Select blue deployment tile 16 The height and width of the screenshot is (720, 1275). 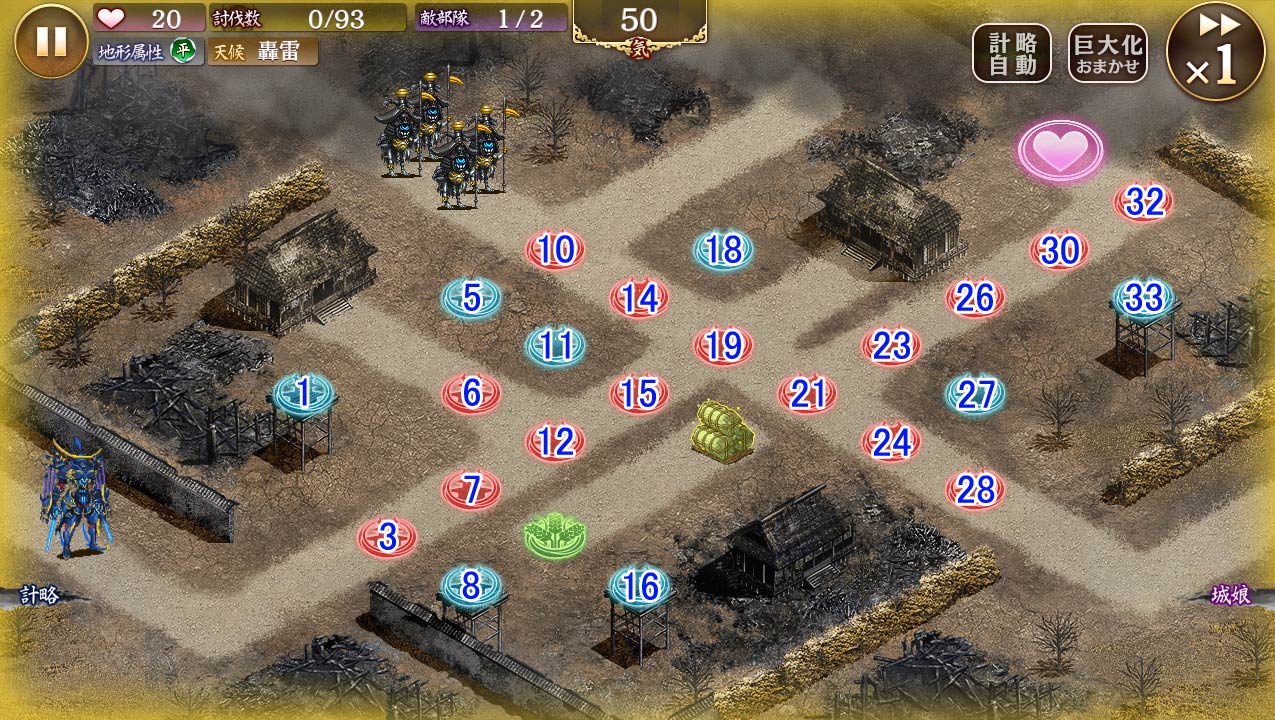[640, 586]
